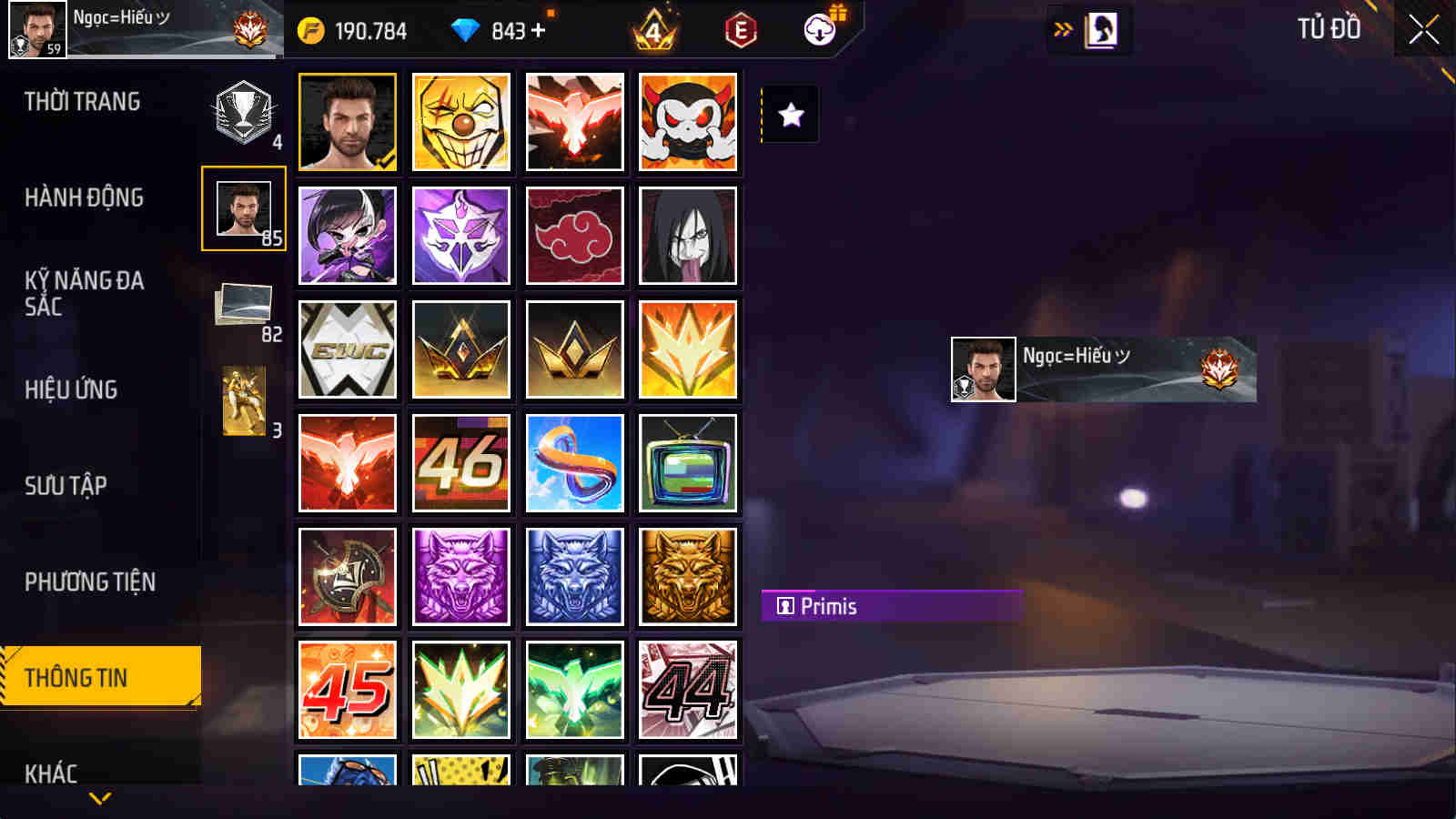Click the cloud gift download icon

coord(820,30)
